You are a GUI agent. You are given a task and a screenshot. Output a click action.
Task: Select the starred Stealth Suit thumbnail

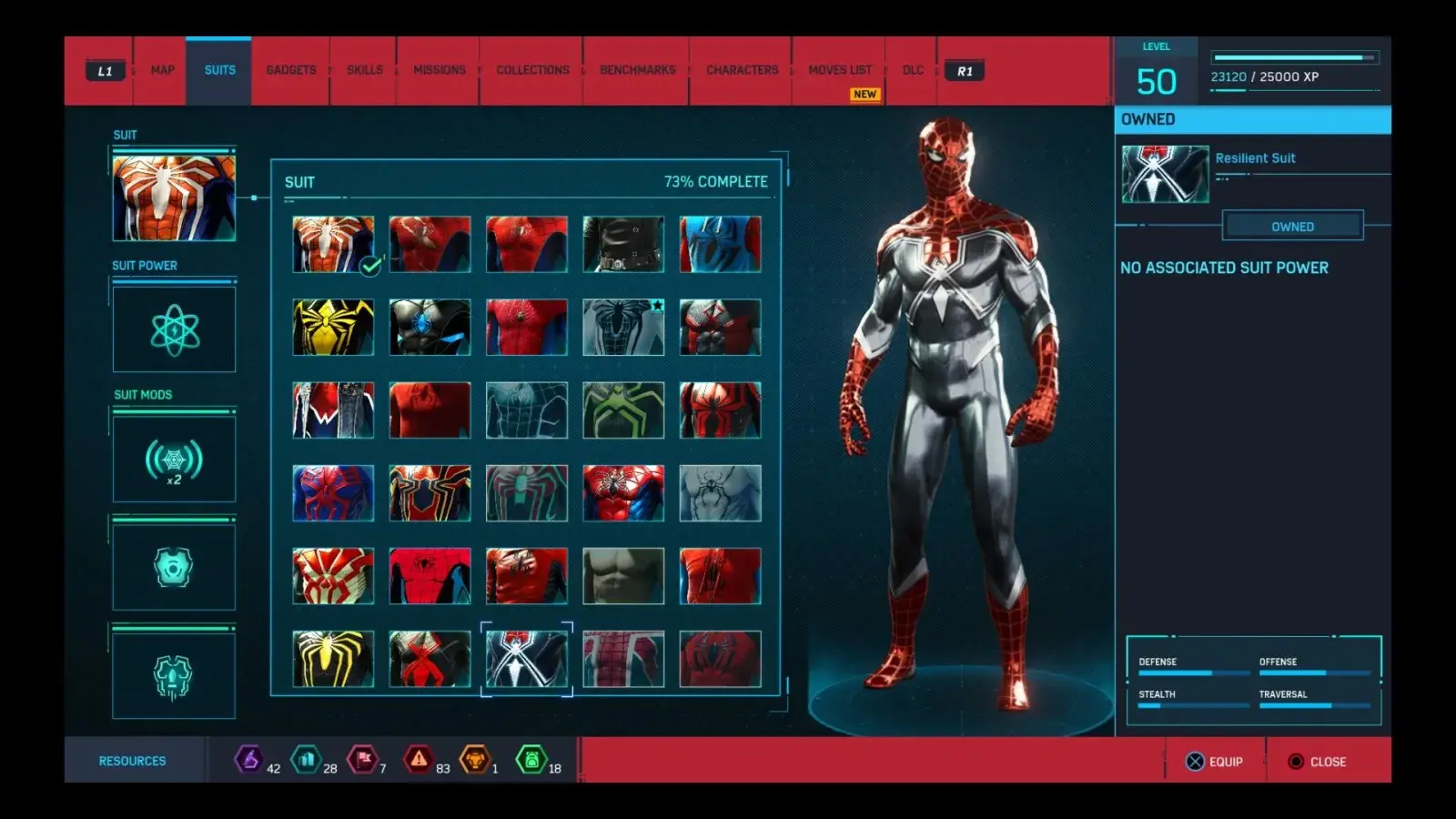pyautogui.click(x=623, y=325)
